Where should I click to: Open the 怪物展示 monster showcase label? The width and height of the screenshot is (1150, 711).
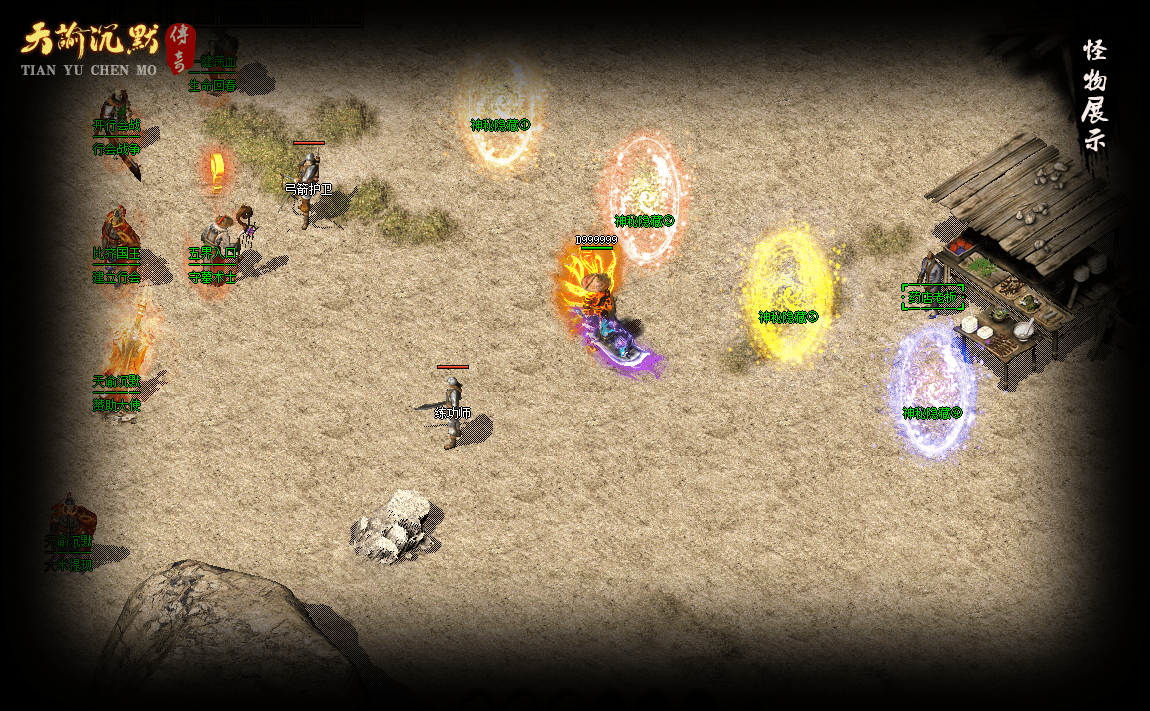tap(1094, 94)
